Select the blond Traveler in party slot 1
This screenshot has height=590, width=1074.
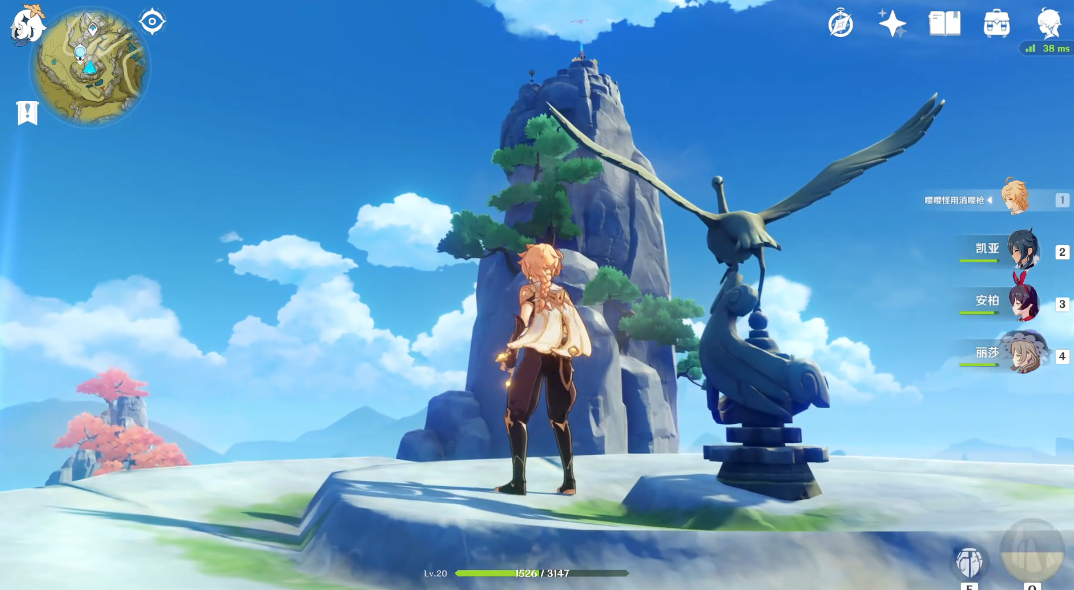(x=1014, y=197)
